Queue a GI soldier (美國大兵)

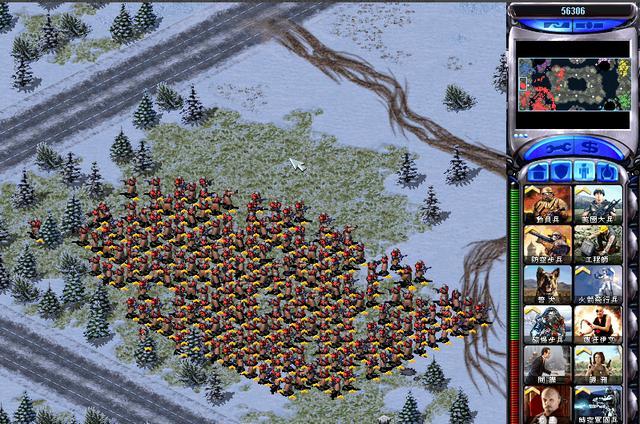pos(595,203)
